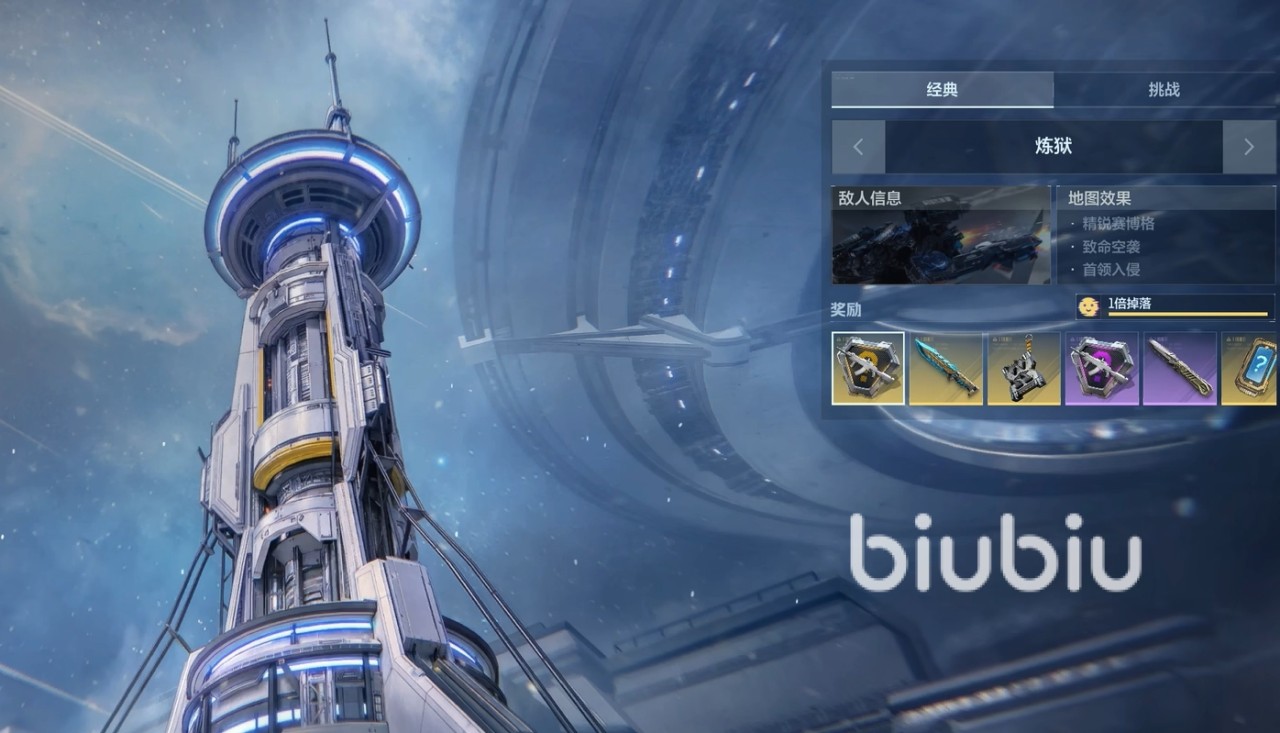Open the 地图效果 map effects panel
The image size is (1280, 733).
click(1166, 236)
